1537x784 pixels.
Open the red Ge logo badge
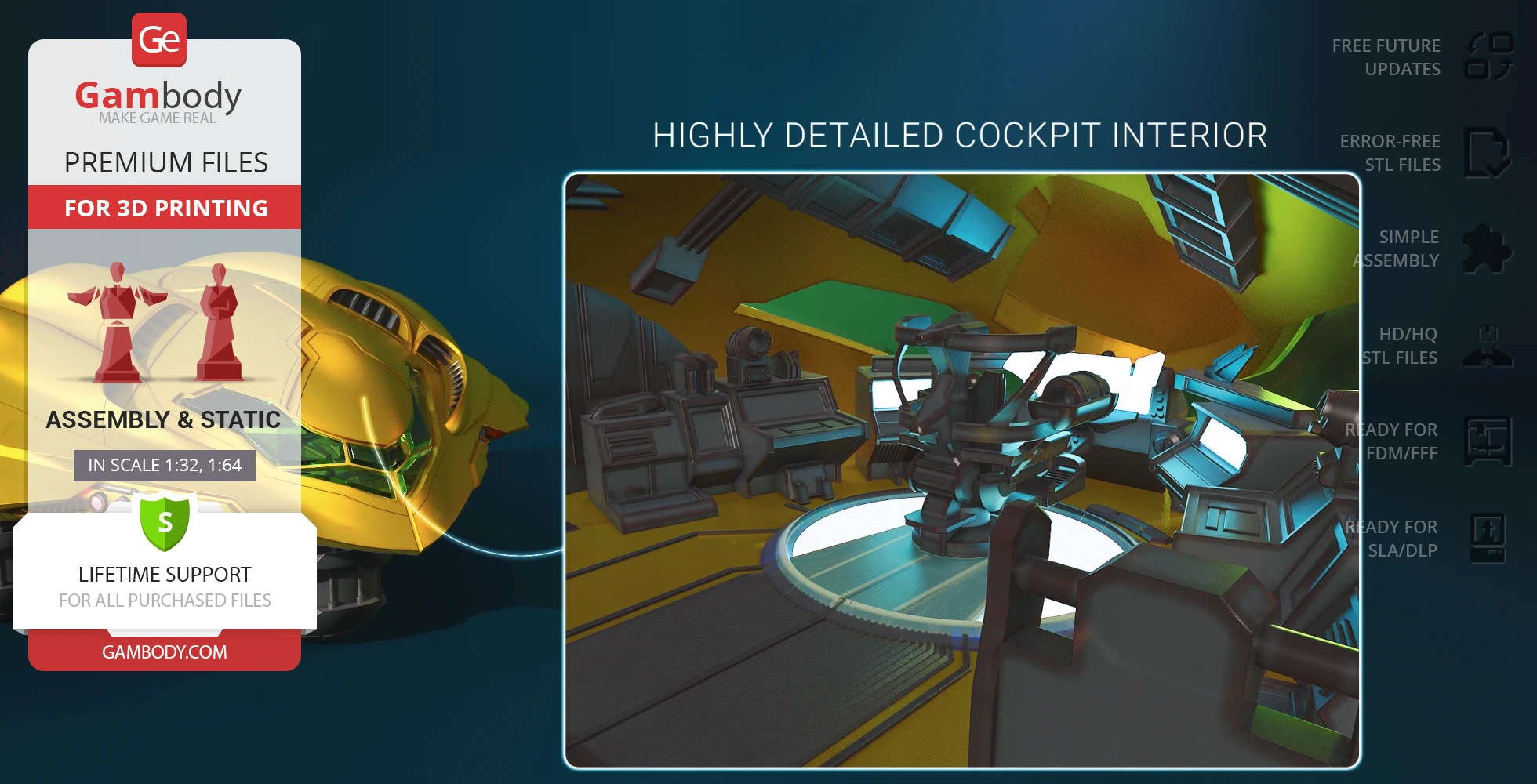(159, 40)
